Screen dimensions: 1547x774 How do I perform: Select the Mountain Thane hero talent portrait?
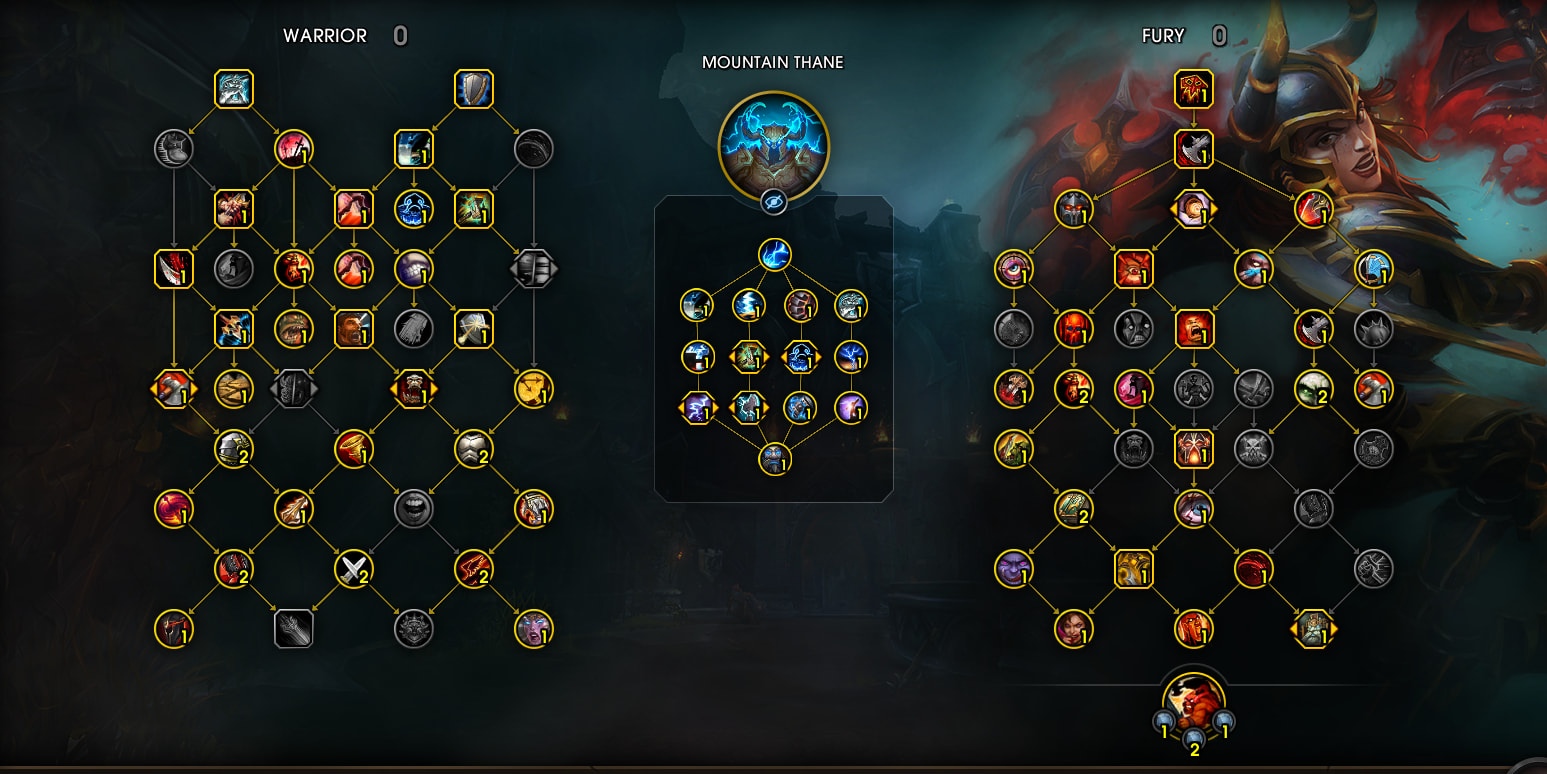point(773,141)
